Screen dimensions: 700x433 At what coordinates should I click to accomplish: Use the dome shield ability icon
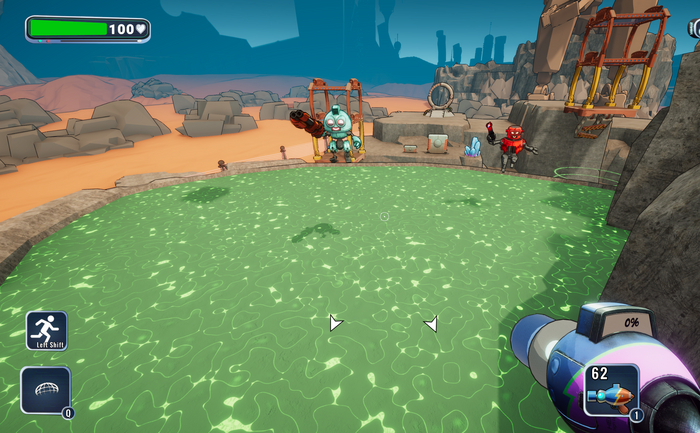[45, 390]
